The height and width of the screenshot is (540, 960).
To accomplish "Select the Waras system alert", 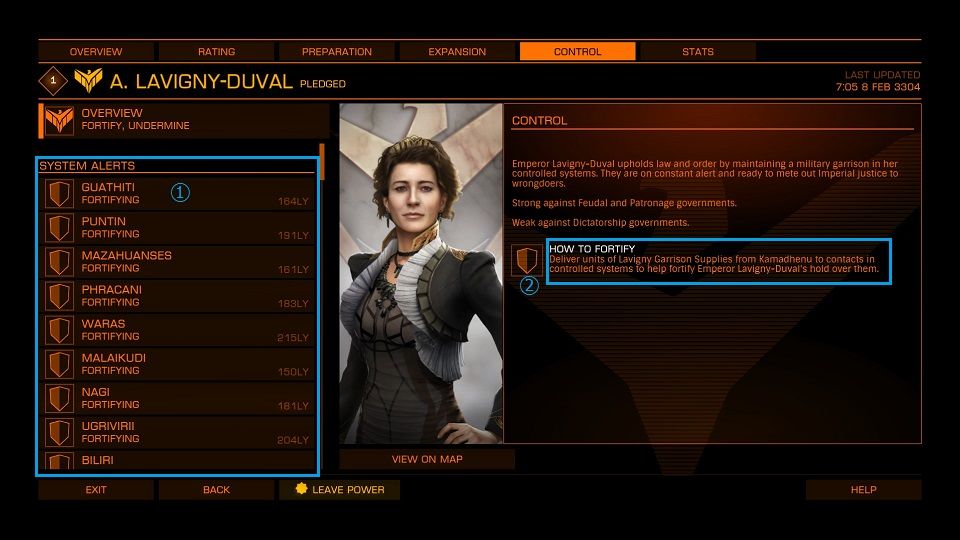I will (x=178, y=330).
